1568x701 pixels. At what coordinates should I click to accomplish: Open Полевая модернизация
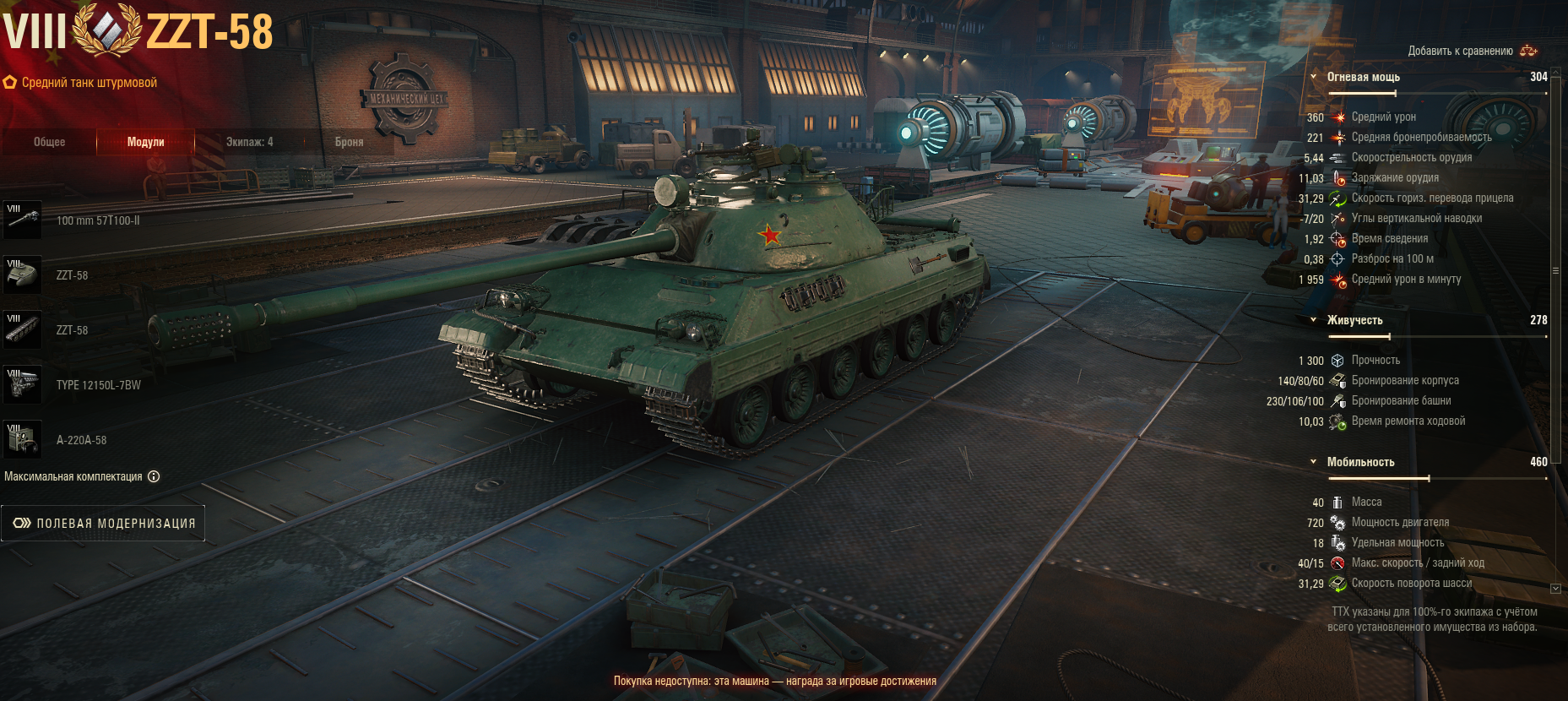(103, 524)
